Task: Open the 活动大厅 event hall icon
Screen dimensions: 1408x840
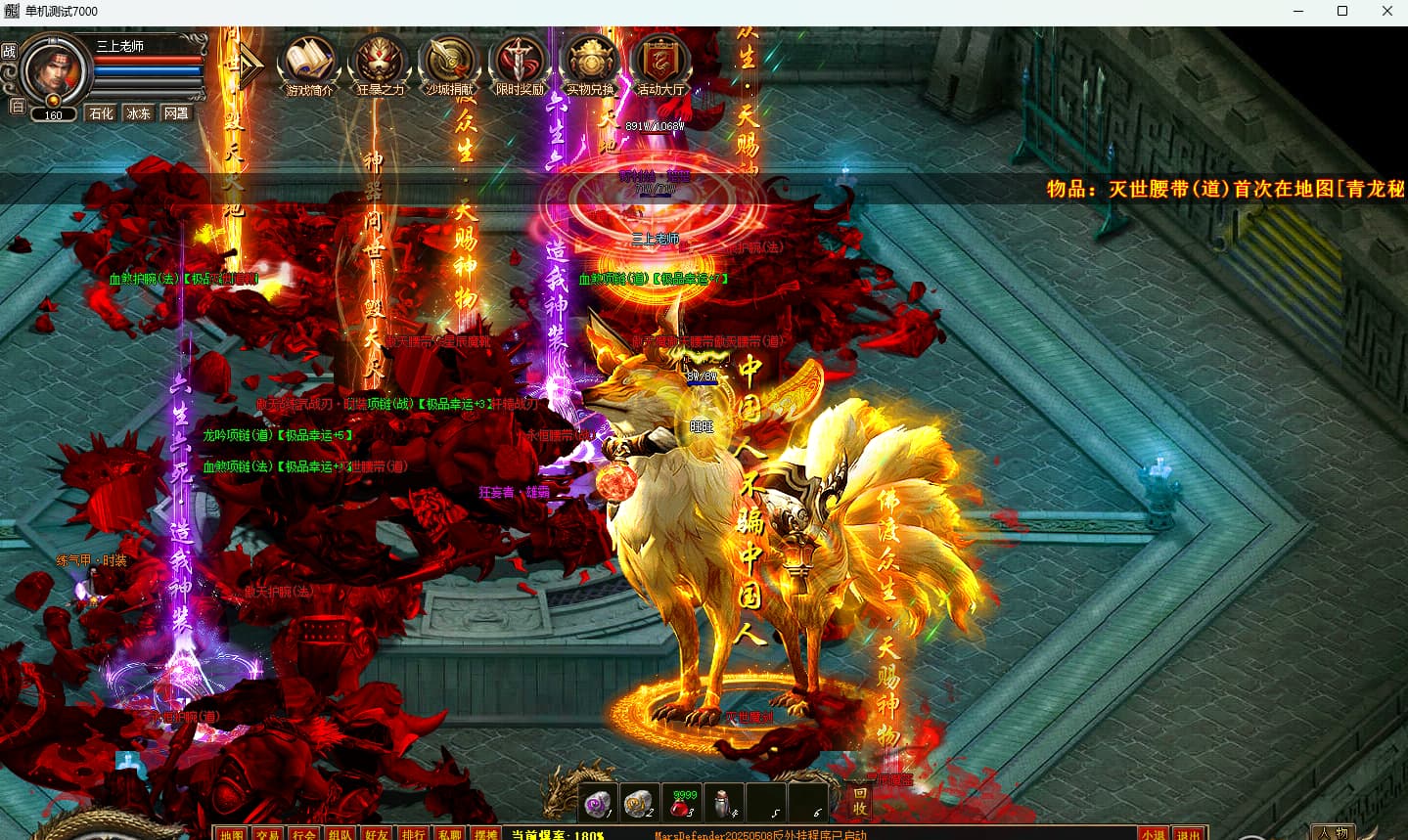Action: pyautogui.click(x=660, y=64)
